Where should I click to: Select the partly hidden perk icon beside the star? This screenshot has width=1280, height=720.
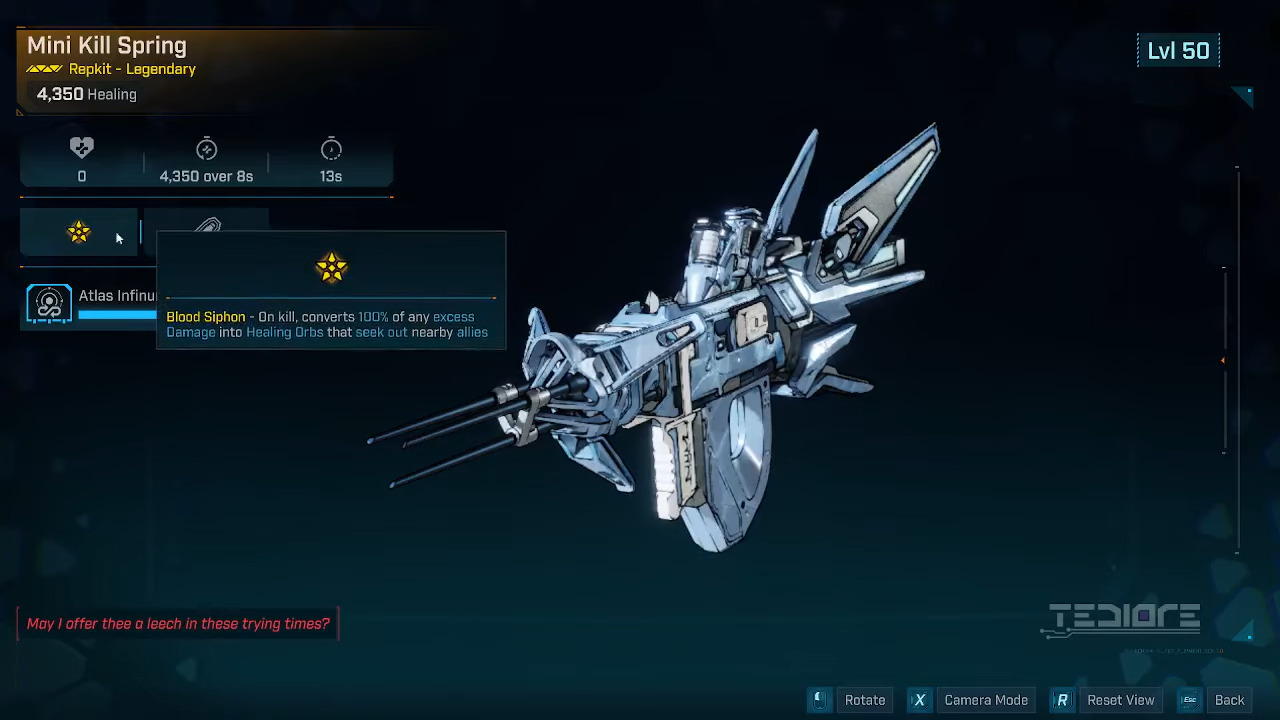click(x=208, y=224)
